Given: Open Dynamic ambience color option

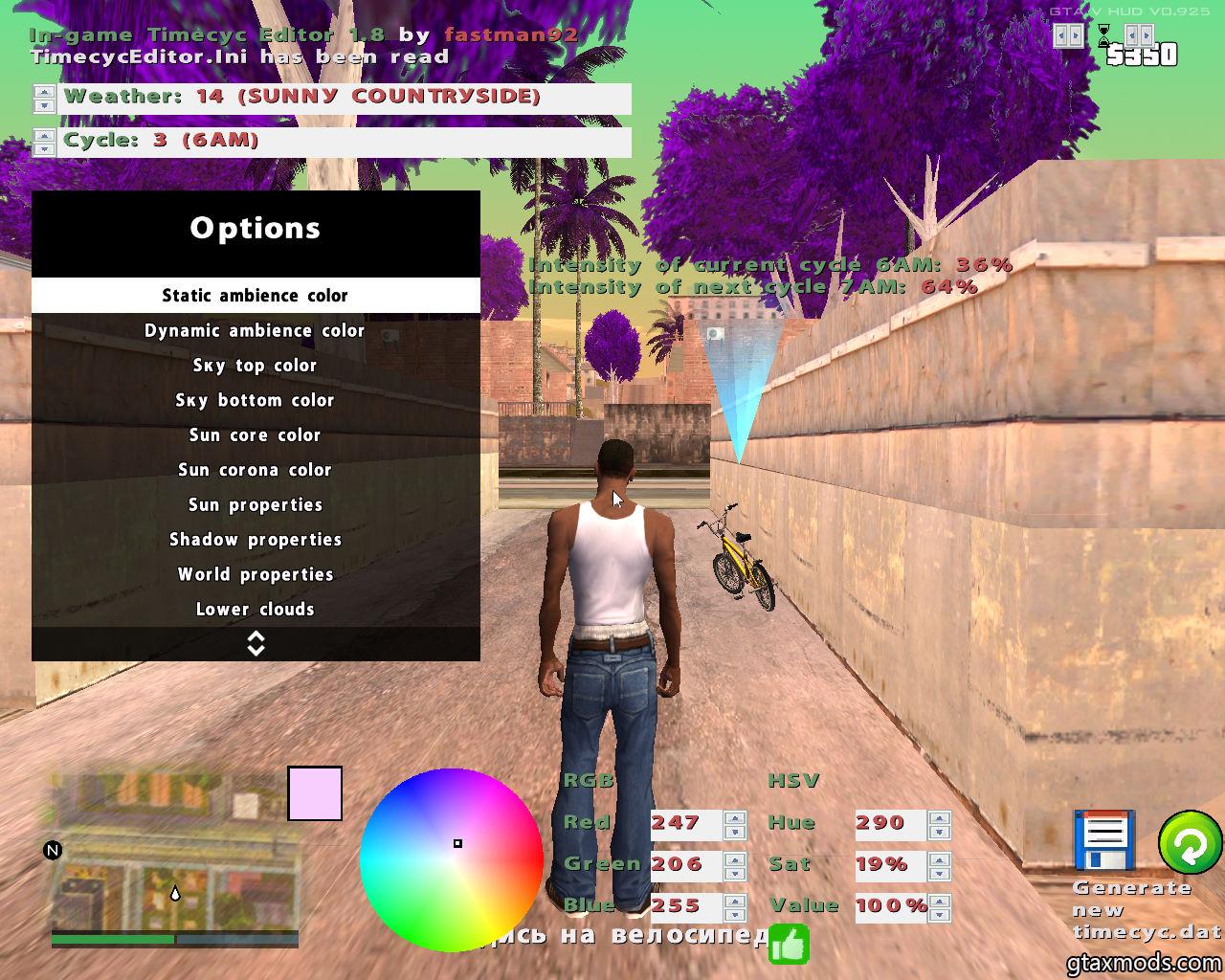Looking at the screenshot, I should point(255,331).
